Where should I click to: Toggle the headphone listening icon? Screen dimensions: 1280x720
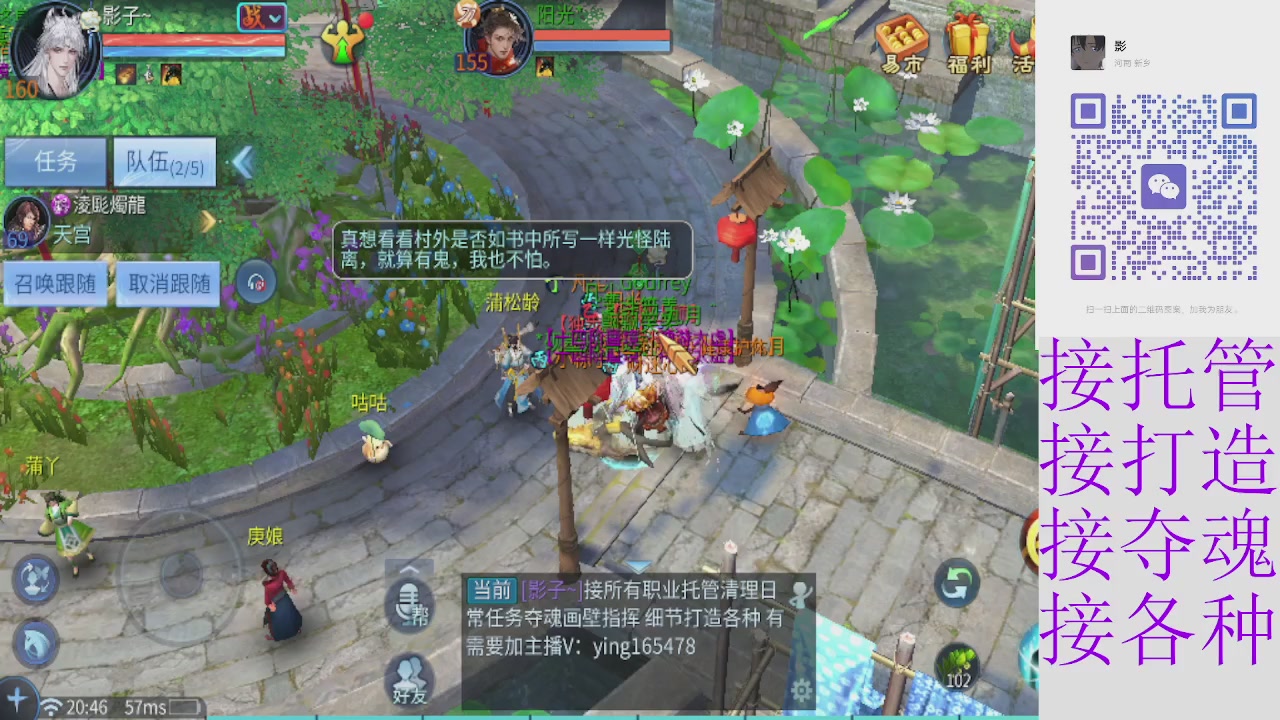[256, 283]
